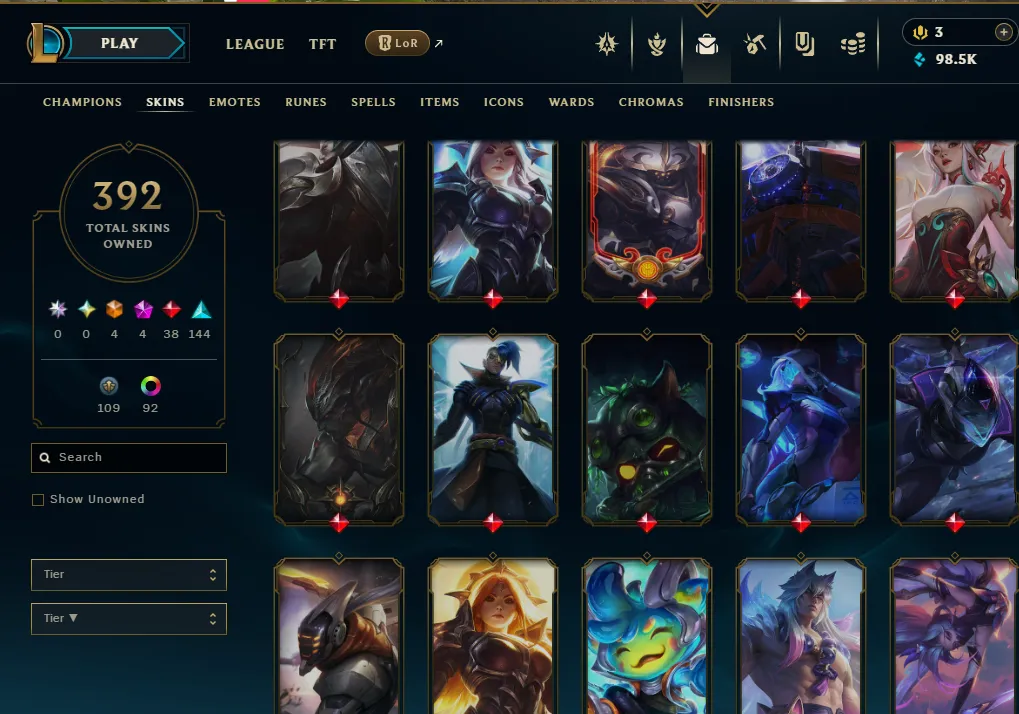This screenshot has height=714, width=1019.
Task: Go to the Spells tab
Action: click(373, 102)
